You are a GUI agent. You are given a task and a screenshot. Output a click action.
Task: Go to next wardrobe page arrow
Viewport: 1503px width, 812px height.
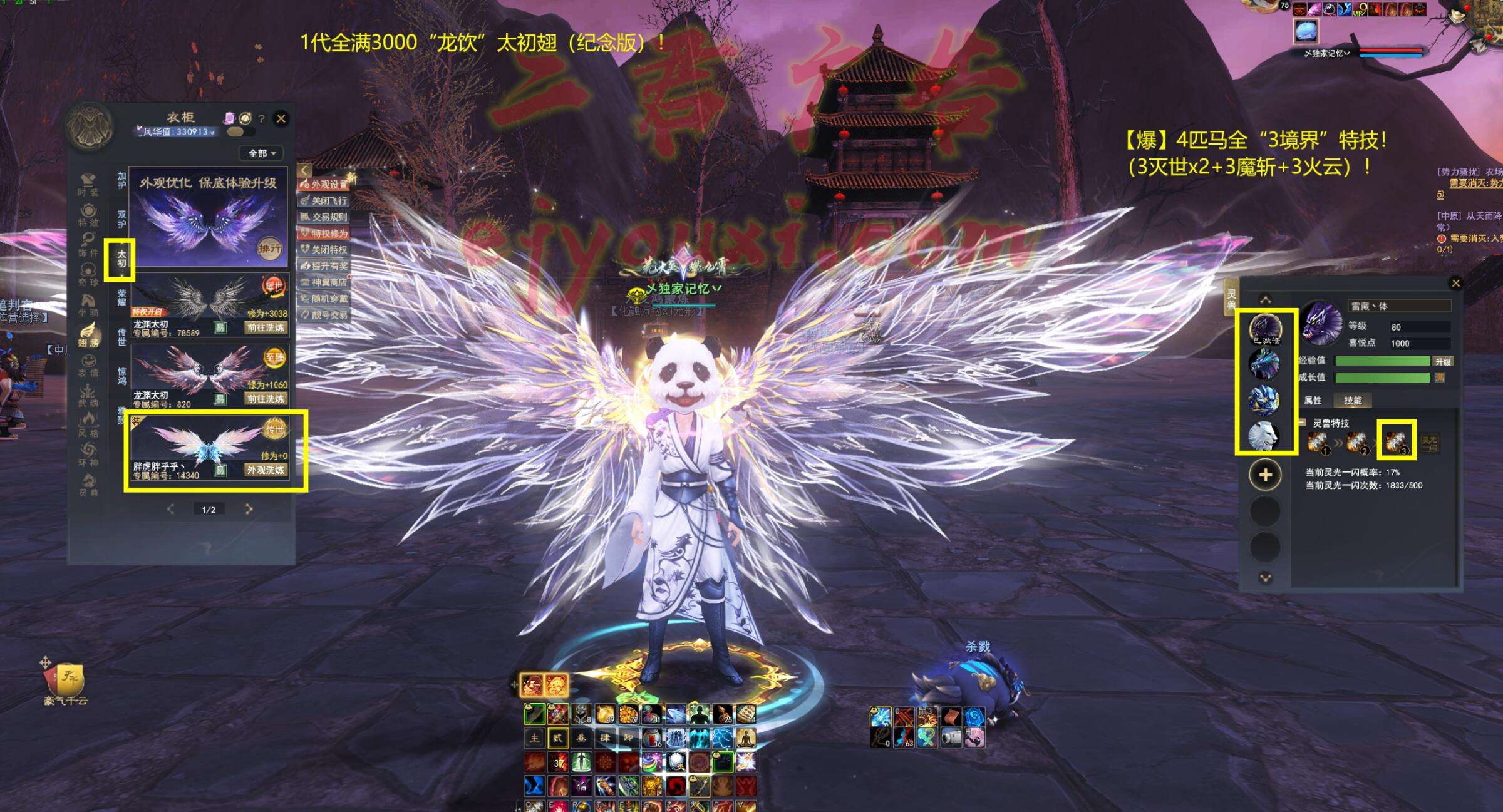point(249,509)
